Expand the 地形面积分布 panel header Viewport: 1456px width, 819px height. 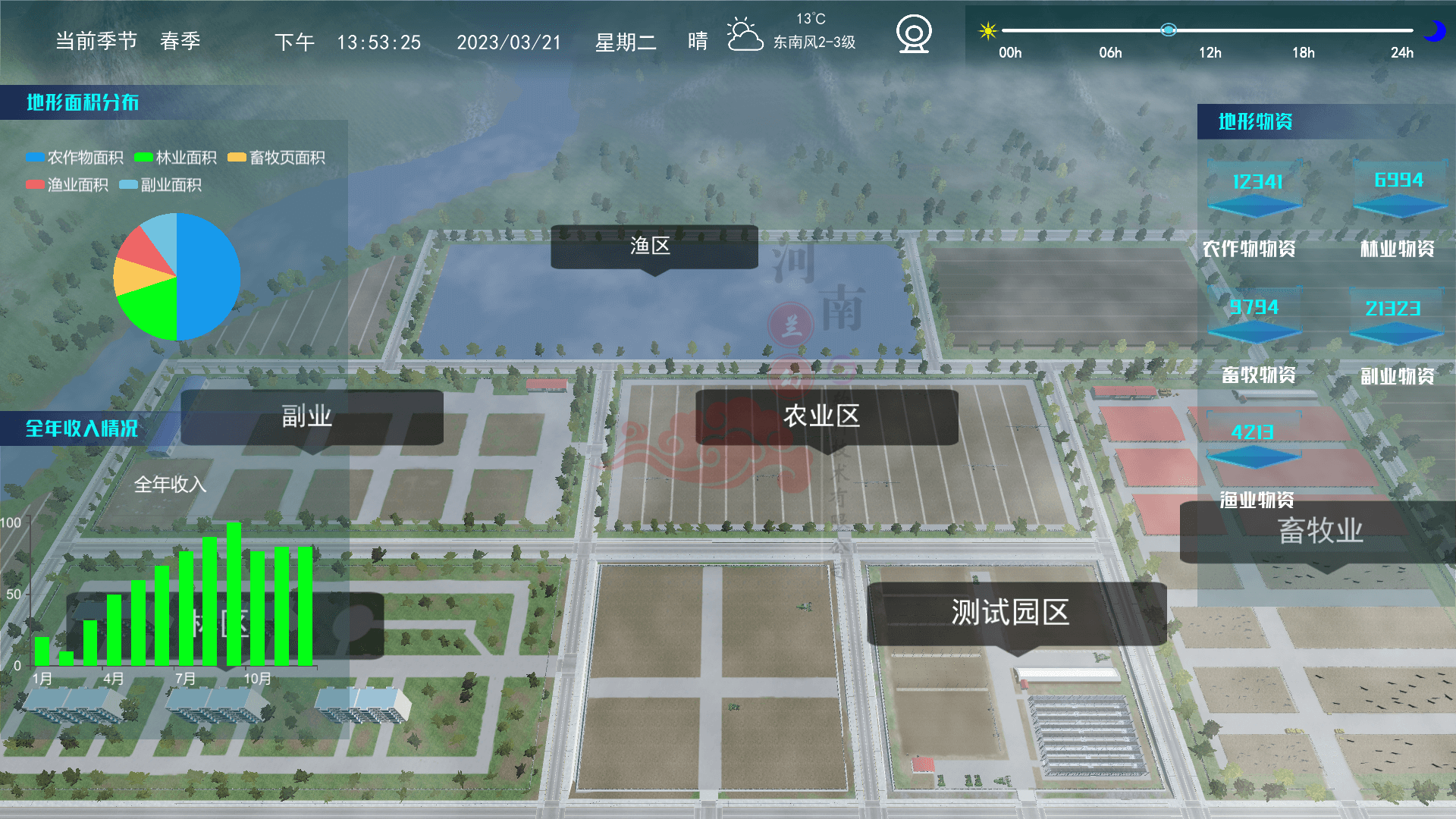coord(83,104)
